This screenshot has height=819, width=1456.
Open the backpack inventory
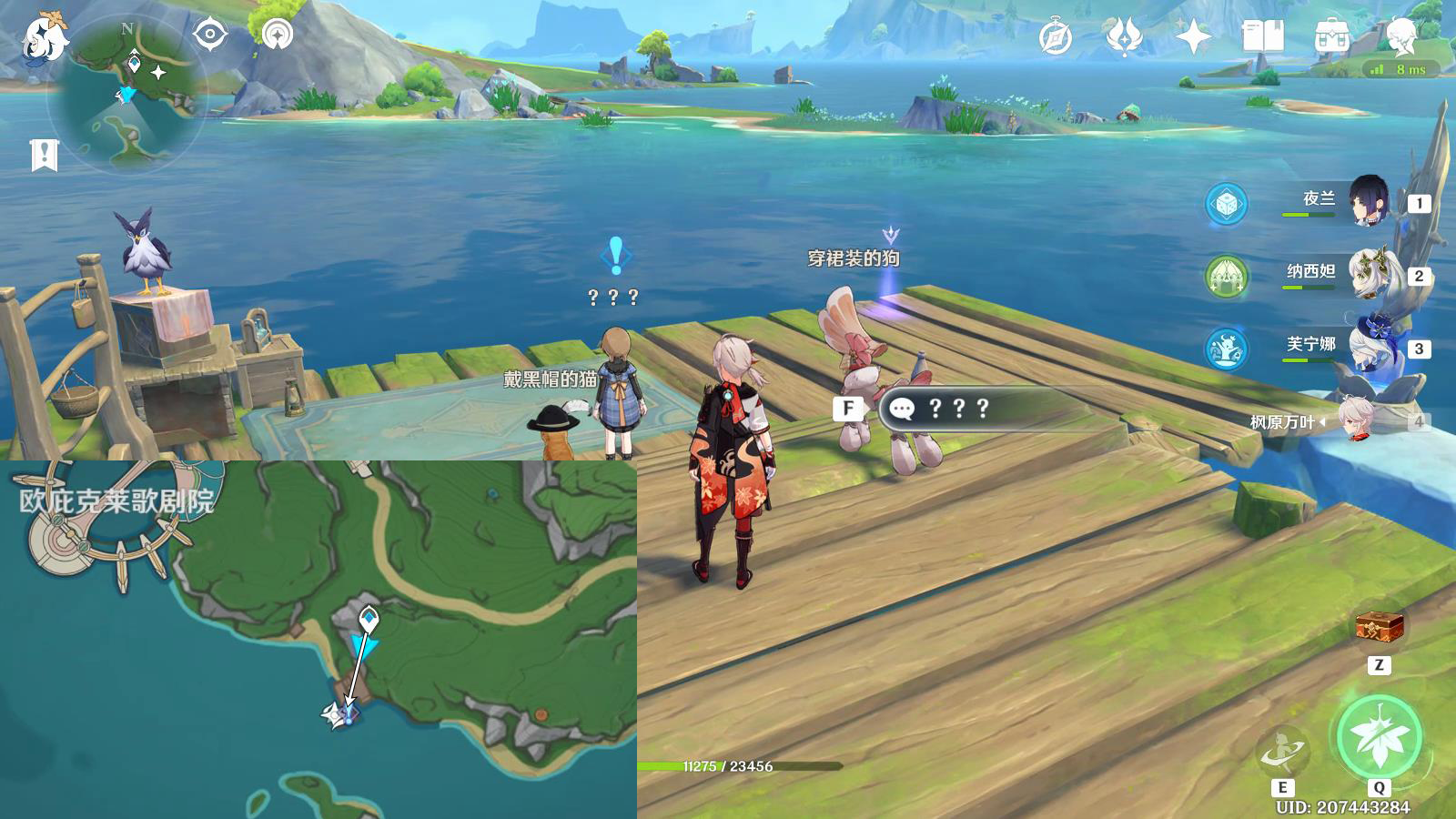tap(1331, 38)
